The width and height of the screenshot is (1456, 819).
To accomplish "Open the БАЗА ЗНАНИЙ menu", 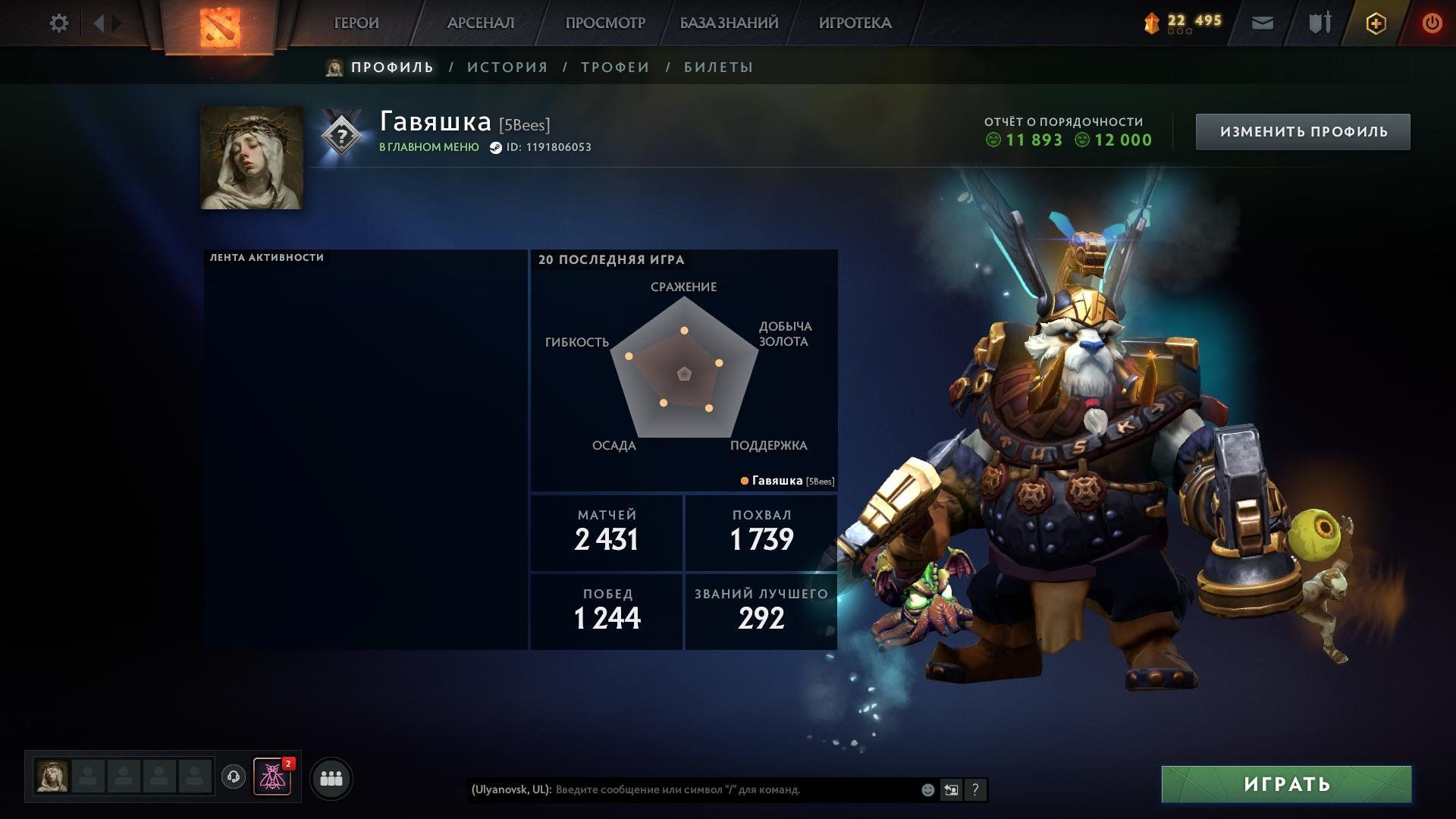I will point(729,24).
